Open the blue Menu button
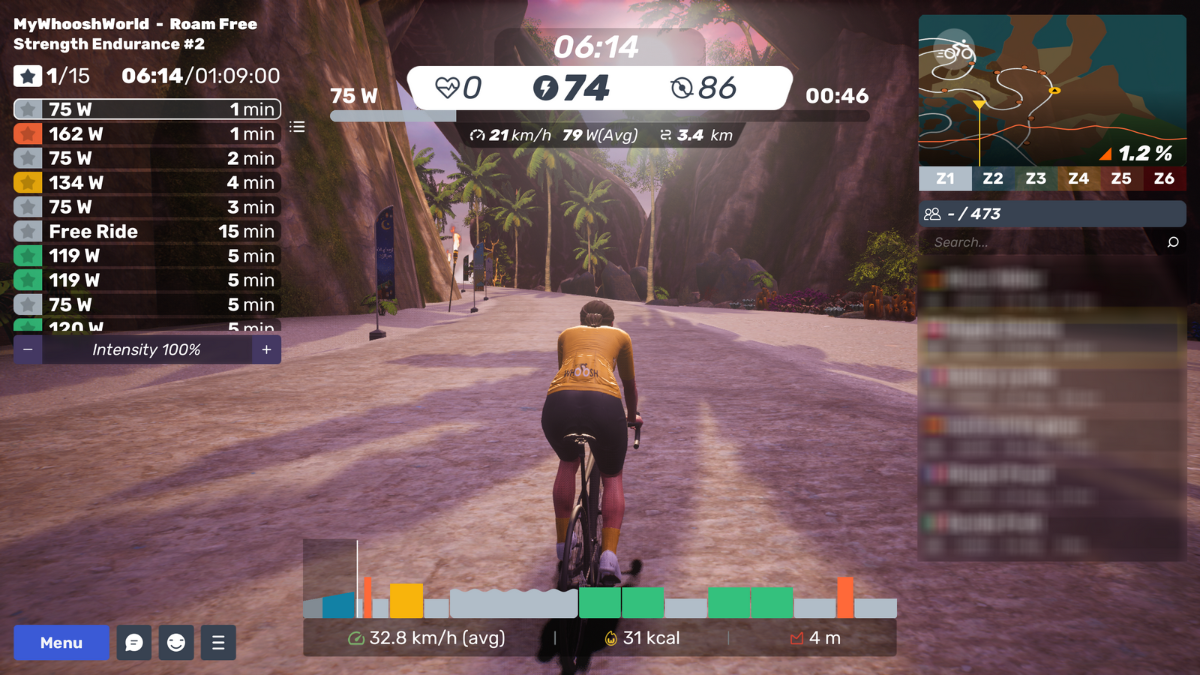Image resolution: width=1200 pixels, height=675 pixels. coord(61,643)
